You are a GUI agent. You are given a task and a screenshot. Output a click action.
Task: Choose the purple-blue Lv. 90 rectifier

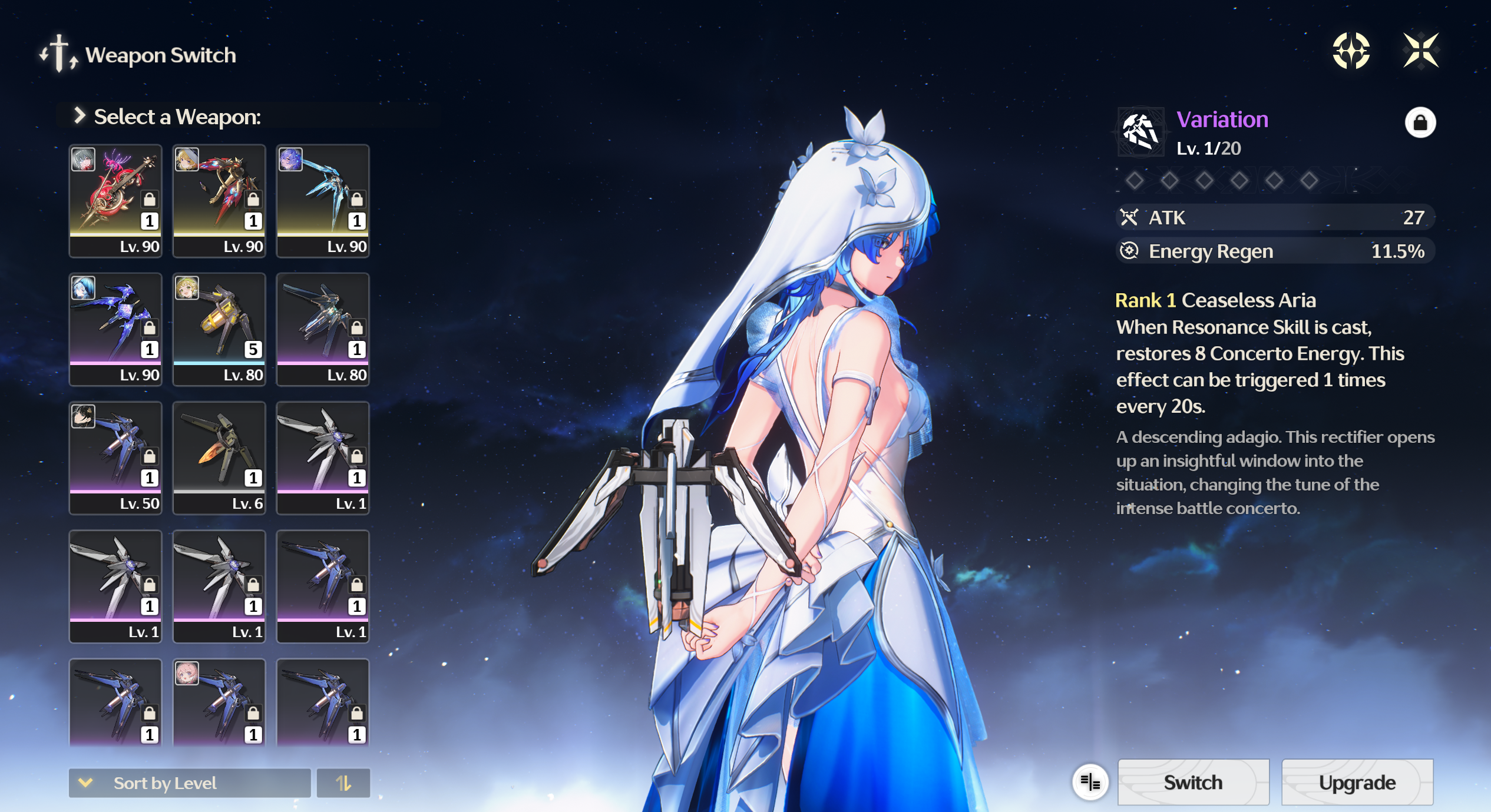click(115, 329)
